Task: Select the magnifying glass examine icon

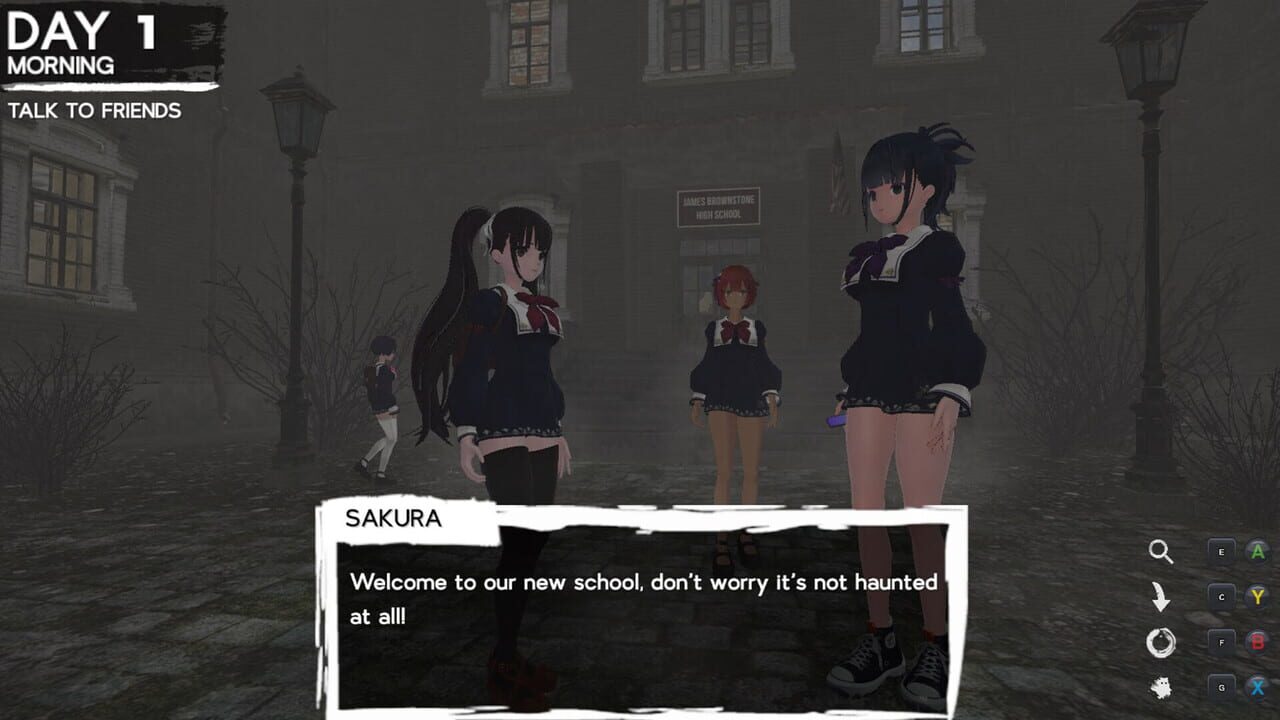Action: click(x=1162, y=549)
